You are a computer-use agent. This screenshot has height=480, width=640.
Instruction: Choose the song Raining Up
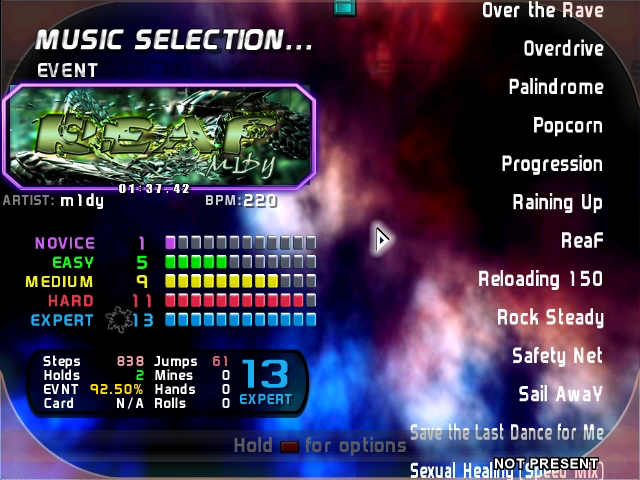point(557,202)
